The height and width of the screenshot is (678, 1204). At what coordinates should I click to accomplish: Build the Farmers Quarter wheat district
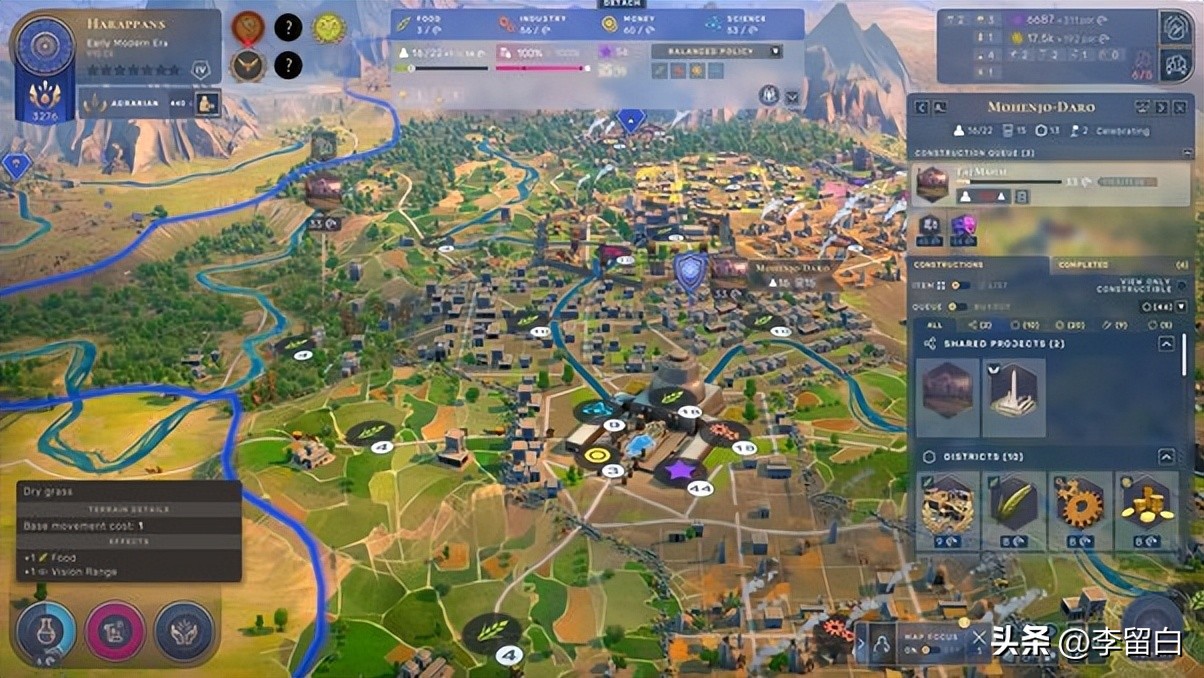pos(1014,510)
